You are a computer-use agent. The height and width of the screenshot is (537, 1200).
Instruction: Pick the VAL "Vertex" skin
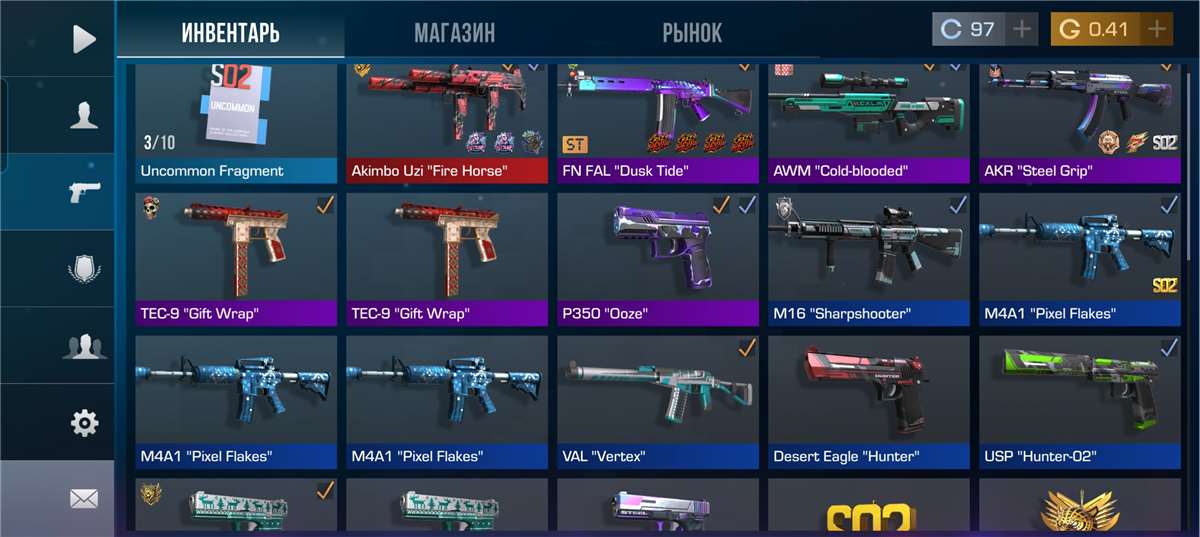pos(657,401)
